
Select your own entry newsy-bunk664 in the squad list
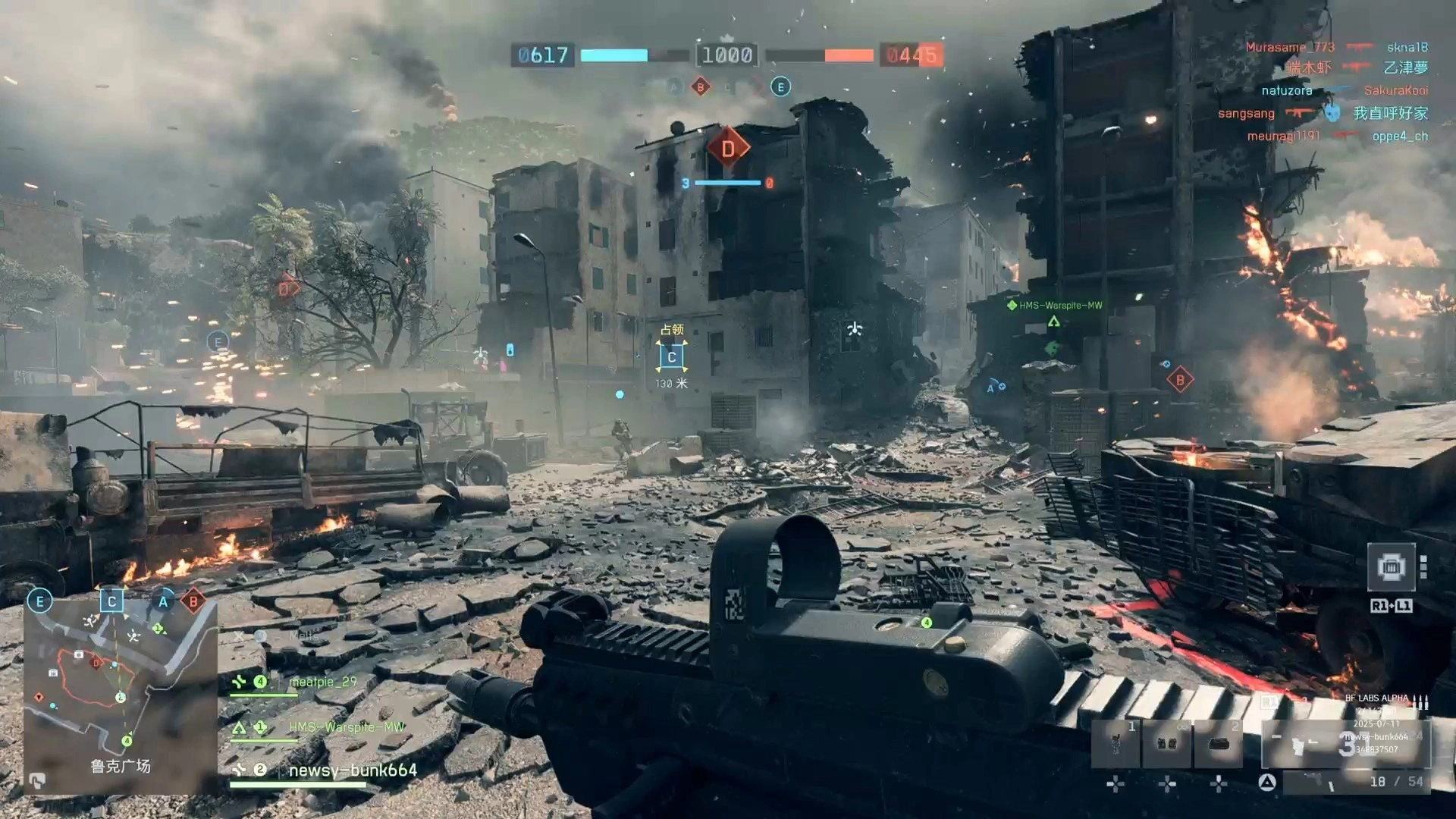pos(353,770)
